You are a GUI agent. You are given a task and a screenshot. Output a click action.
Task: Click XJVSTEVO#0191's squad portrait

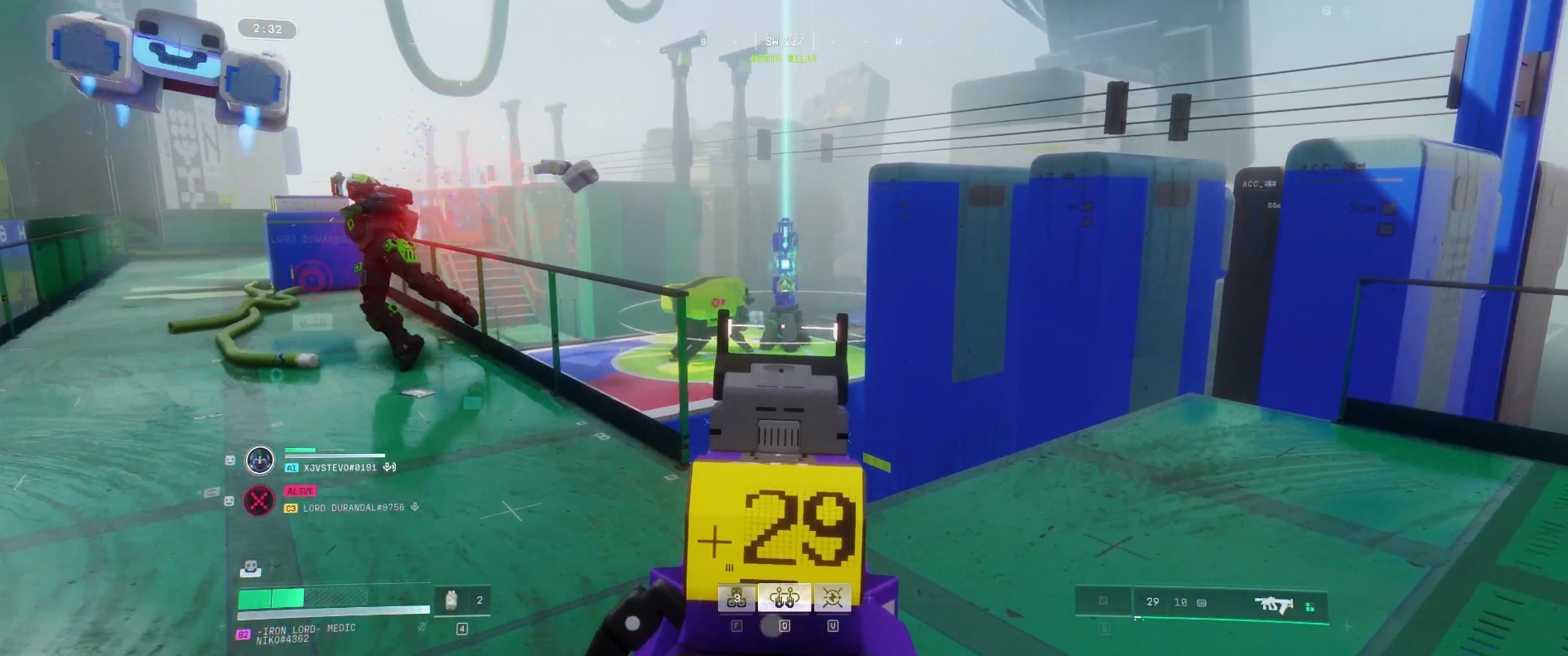[x=260, y=460]
